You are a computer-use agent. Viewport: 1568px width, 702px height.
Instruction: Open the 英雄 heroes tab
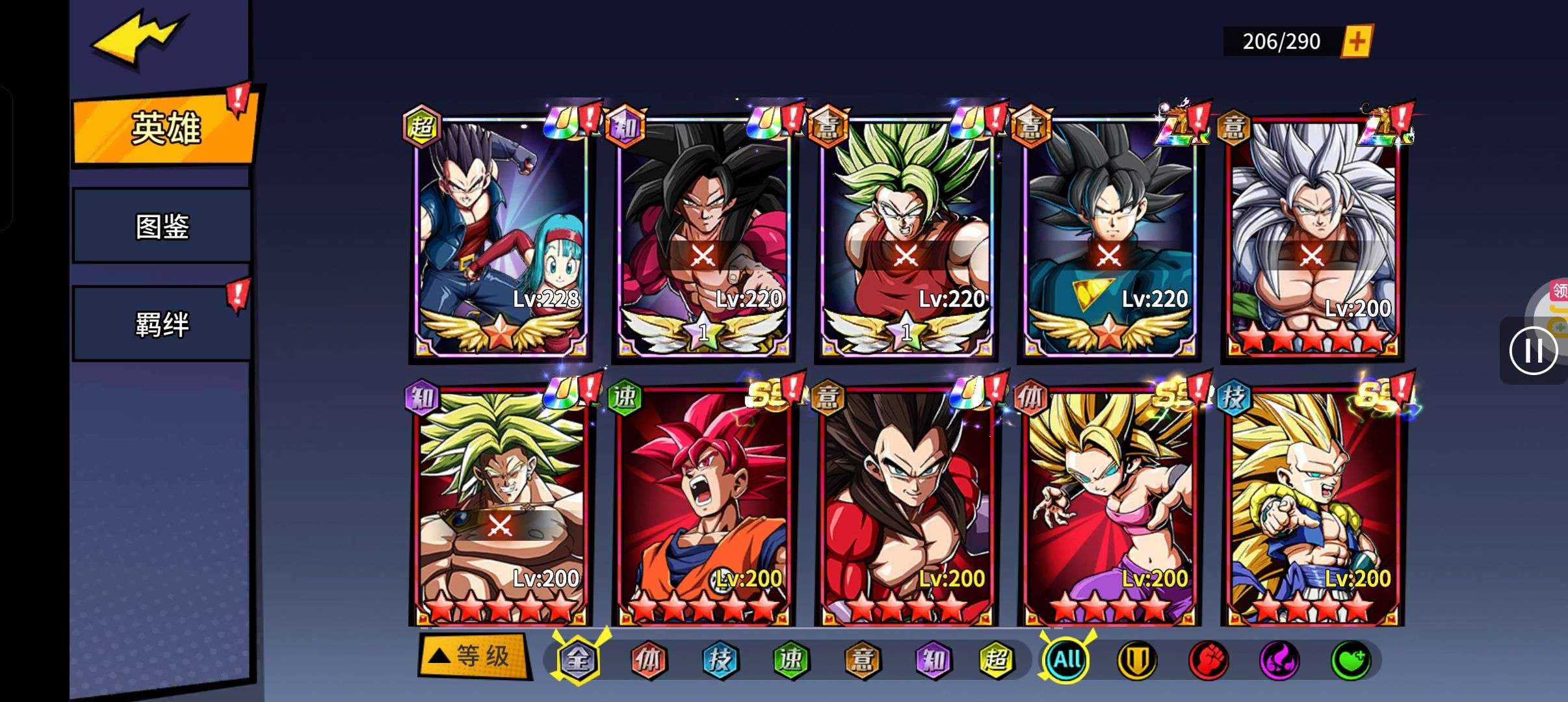coord(165,128)
